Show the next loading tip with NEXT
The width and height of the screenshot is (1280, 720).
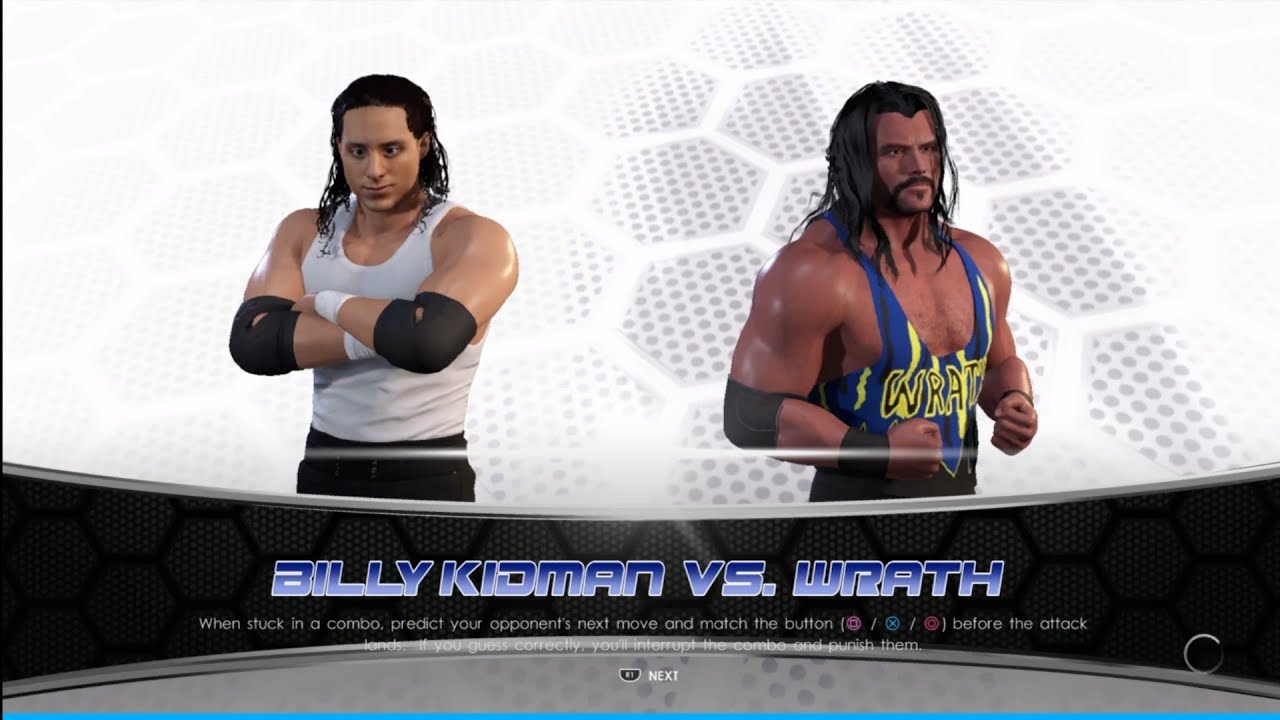[651, 675]
